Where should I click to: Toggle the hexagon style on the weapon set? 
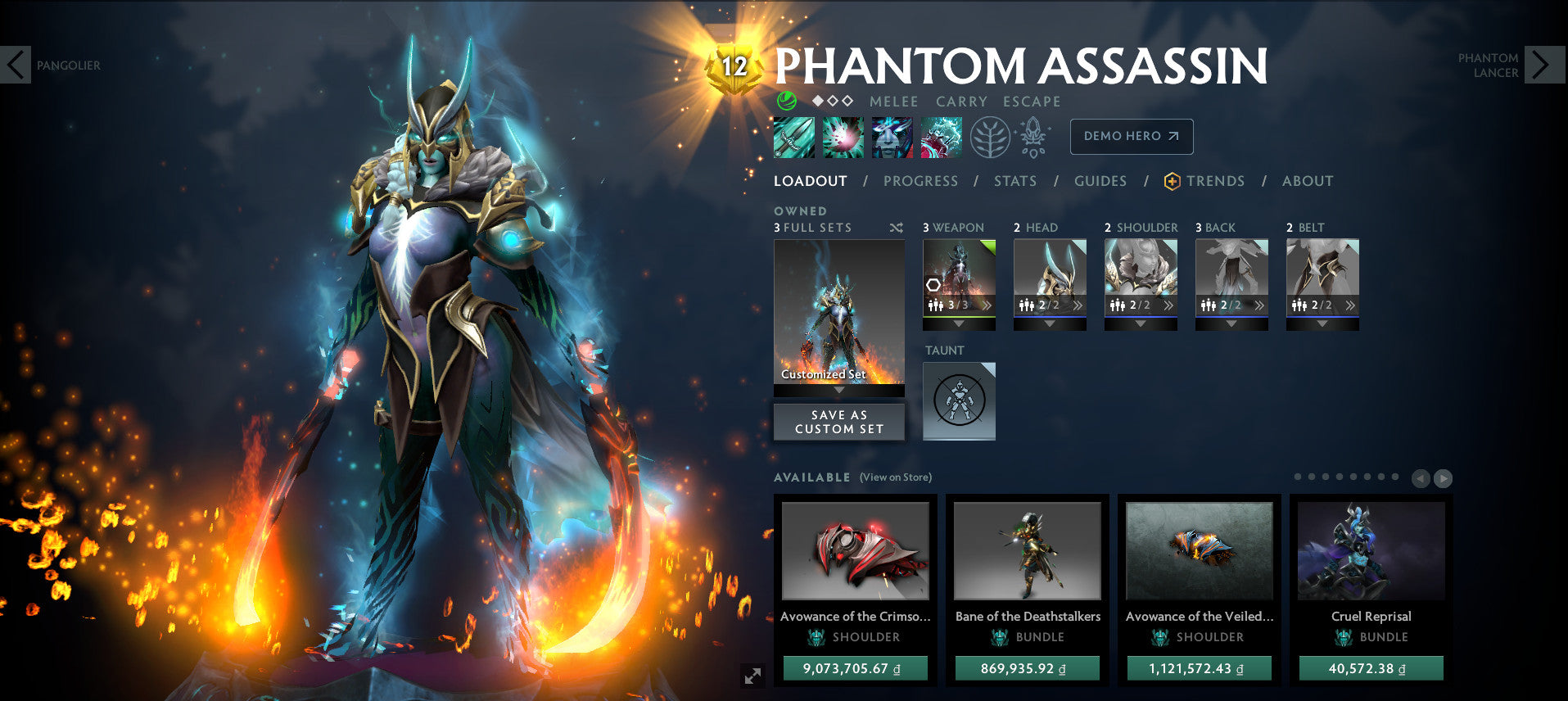pos(933,285)
